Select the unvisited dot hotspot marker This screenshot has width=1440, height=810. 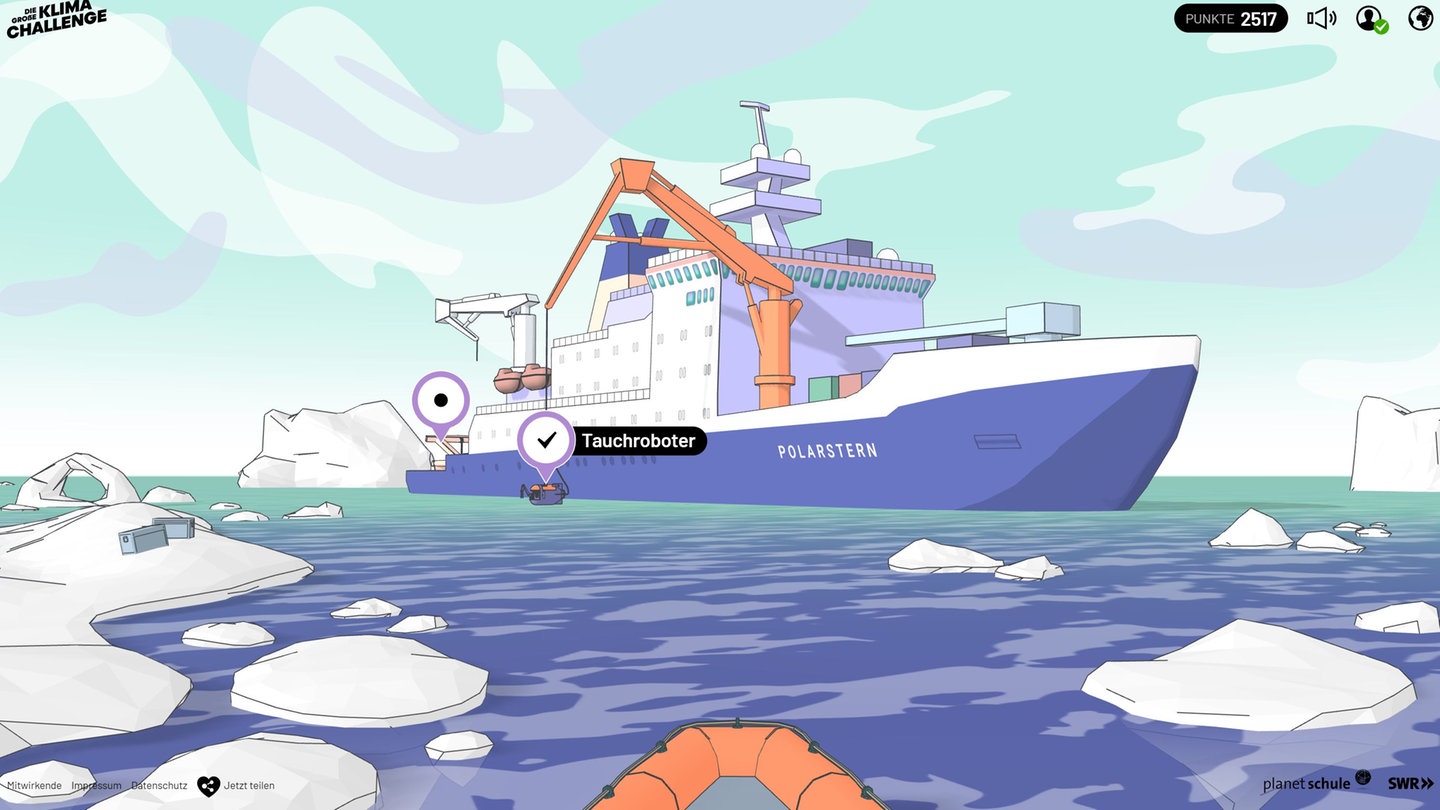pos(441,401)
